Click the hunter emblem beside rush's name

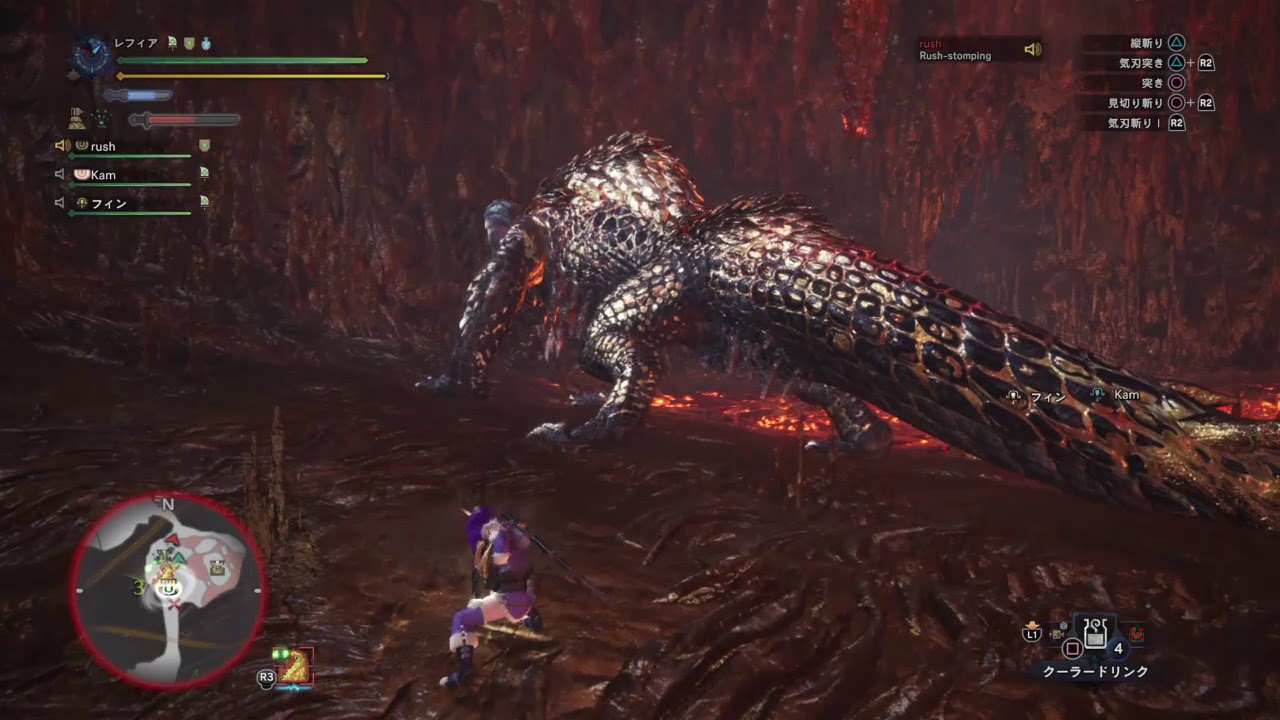(80, 145)
